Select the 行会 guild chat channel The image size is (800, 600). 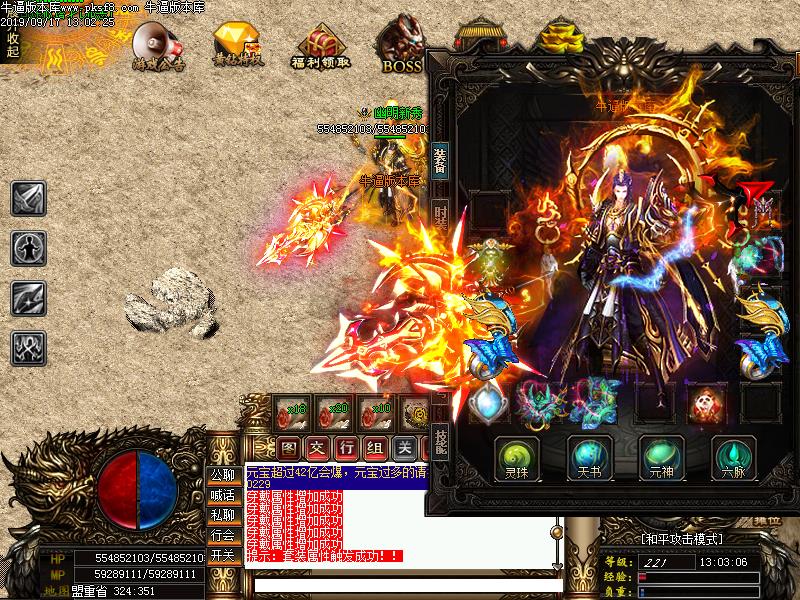222,536
